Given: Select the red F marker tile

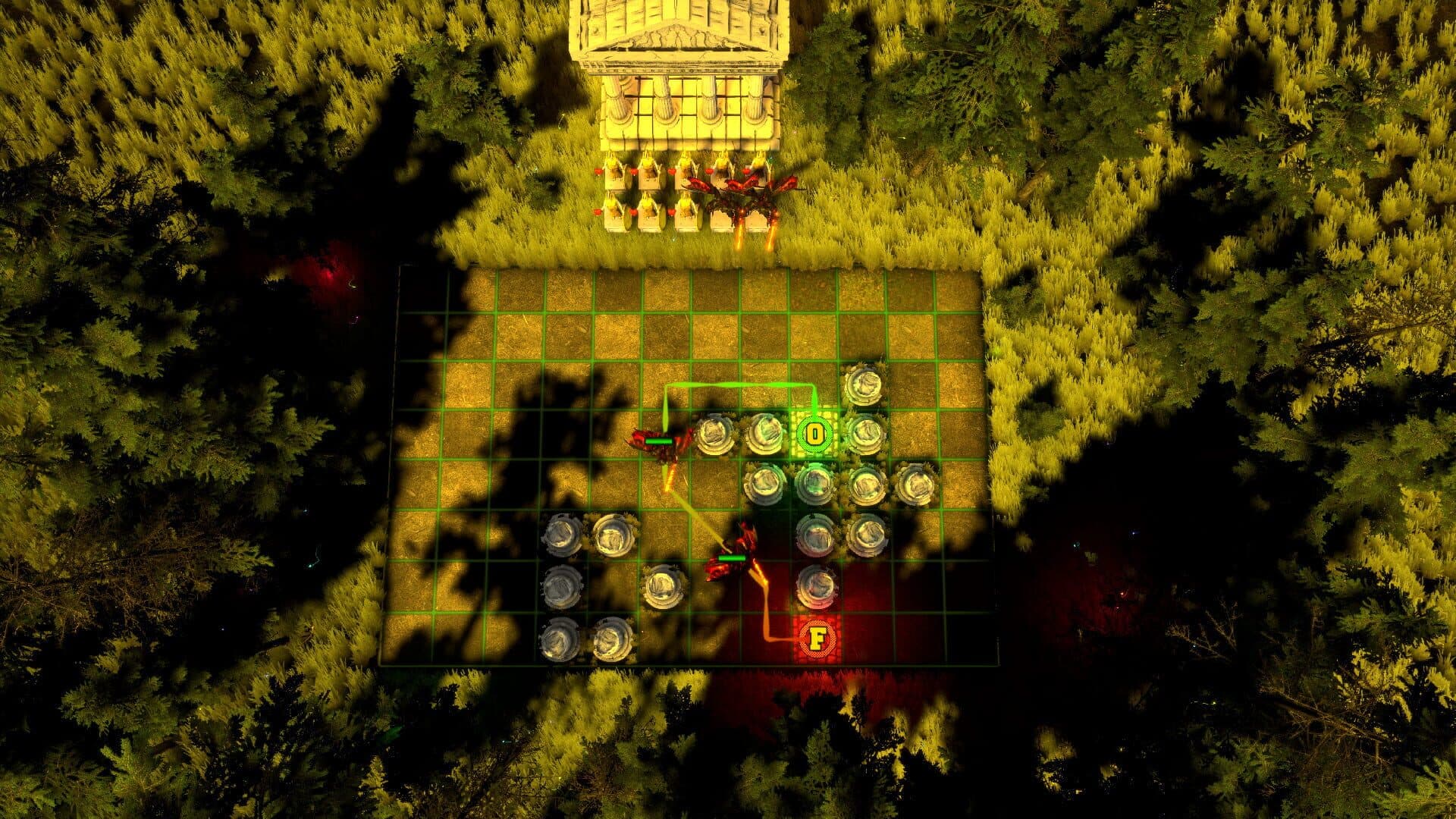Looking at the screenshot, I should click(817, 639).
